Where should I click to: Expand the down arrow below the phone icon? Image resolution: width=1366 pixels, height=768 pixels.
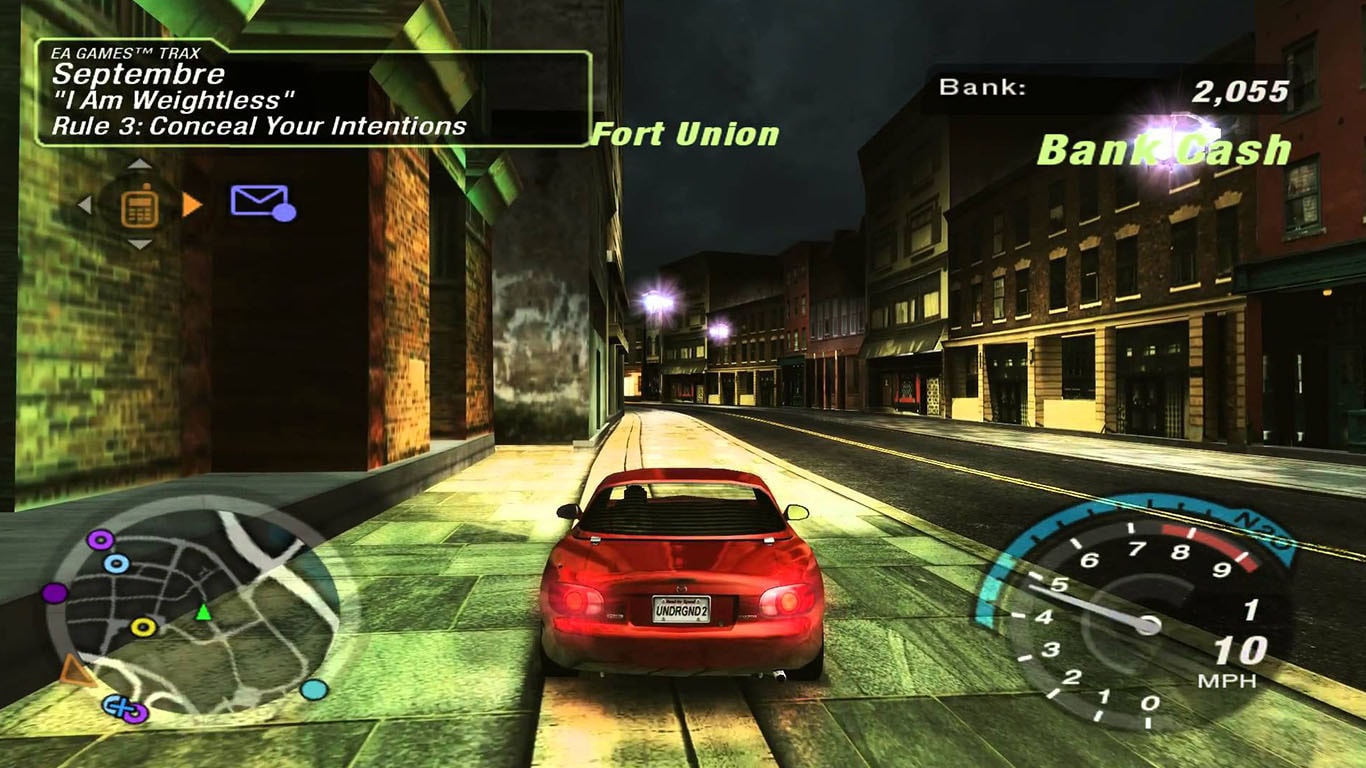[x=139, y=243]
